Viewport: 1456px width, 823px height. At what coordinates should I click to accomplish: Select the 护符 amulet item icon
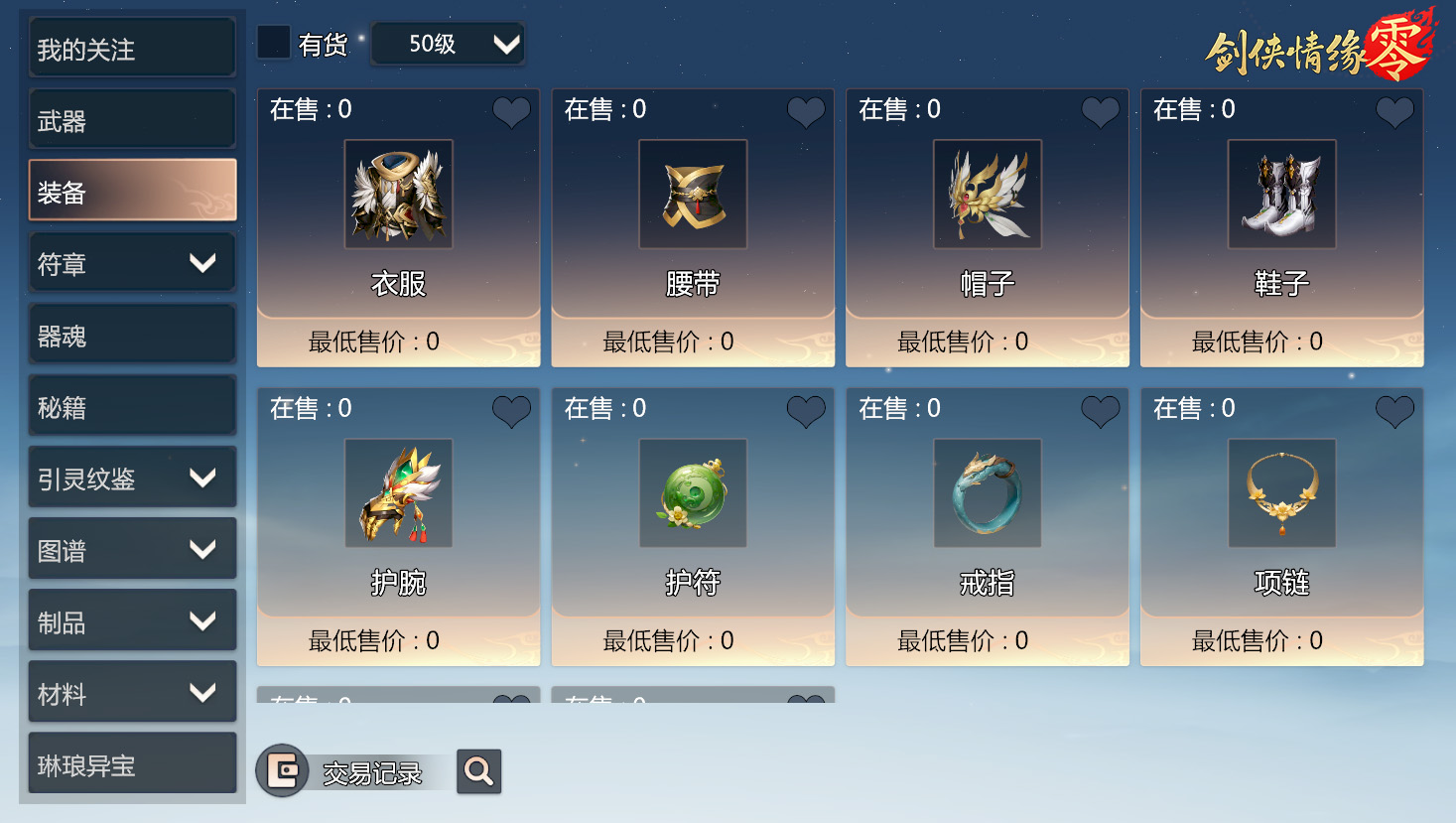692,493
